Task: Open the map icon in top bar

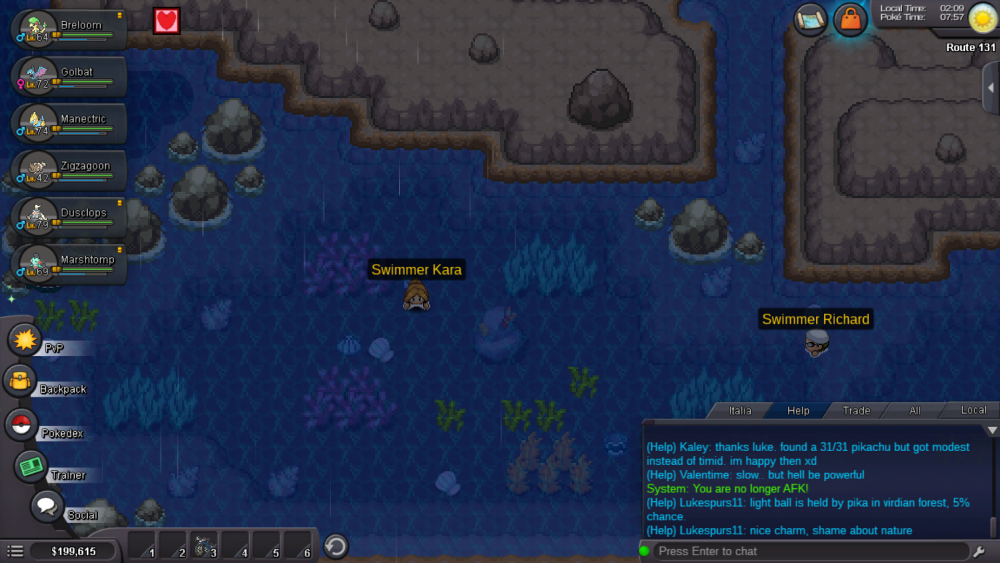Action: tap(810, 19)
